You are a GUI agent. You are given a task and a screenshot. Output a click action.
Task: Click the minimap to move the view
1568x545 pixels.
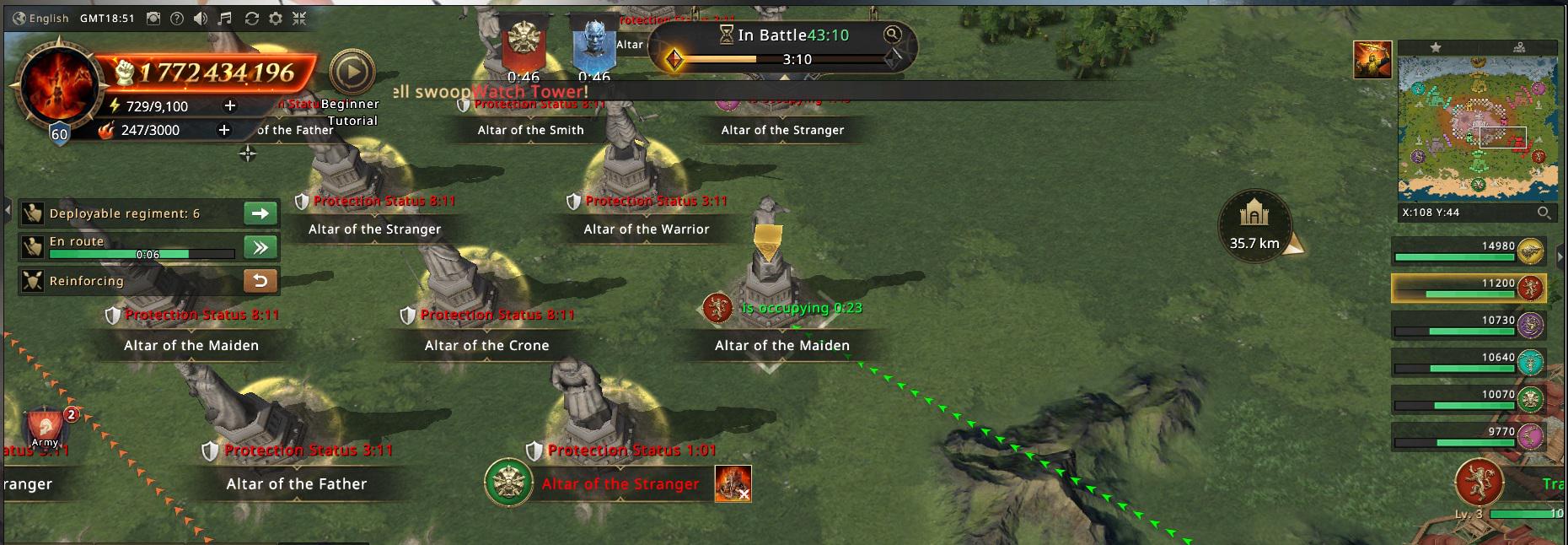click(1477, 128)
